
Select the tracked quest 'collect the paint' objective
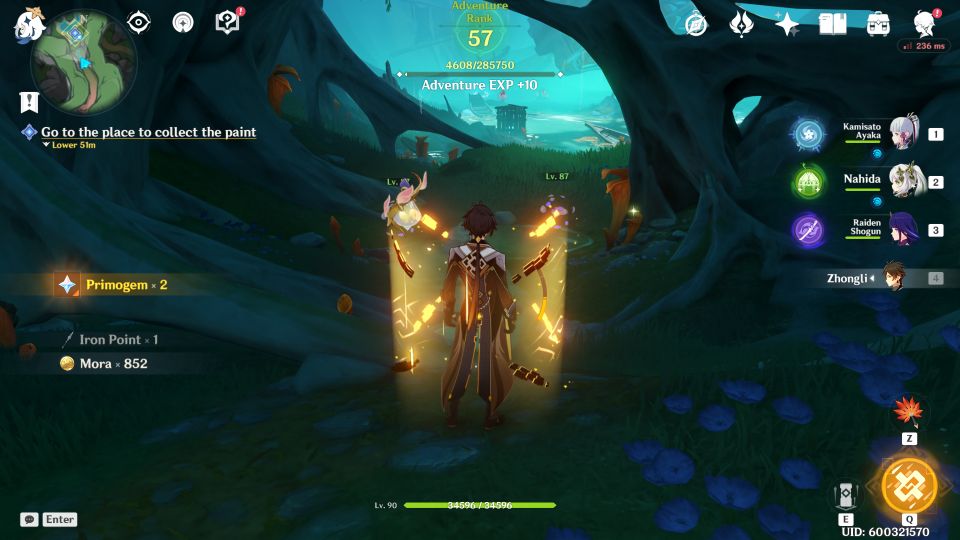coord(148,132)
